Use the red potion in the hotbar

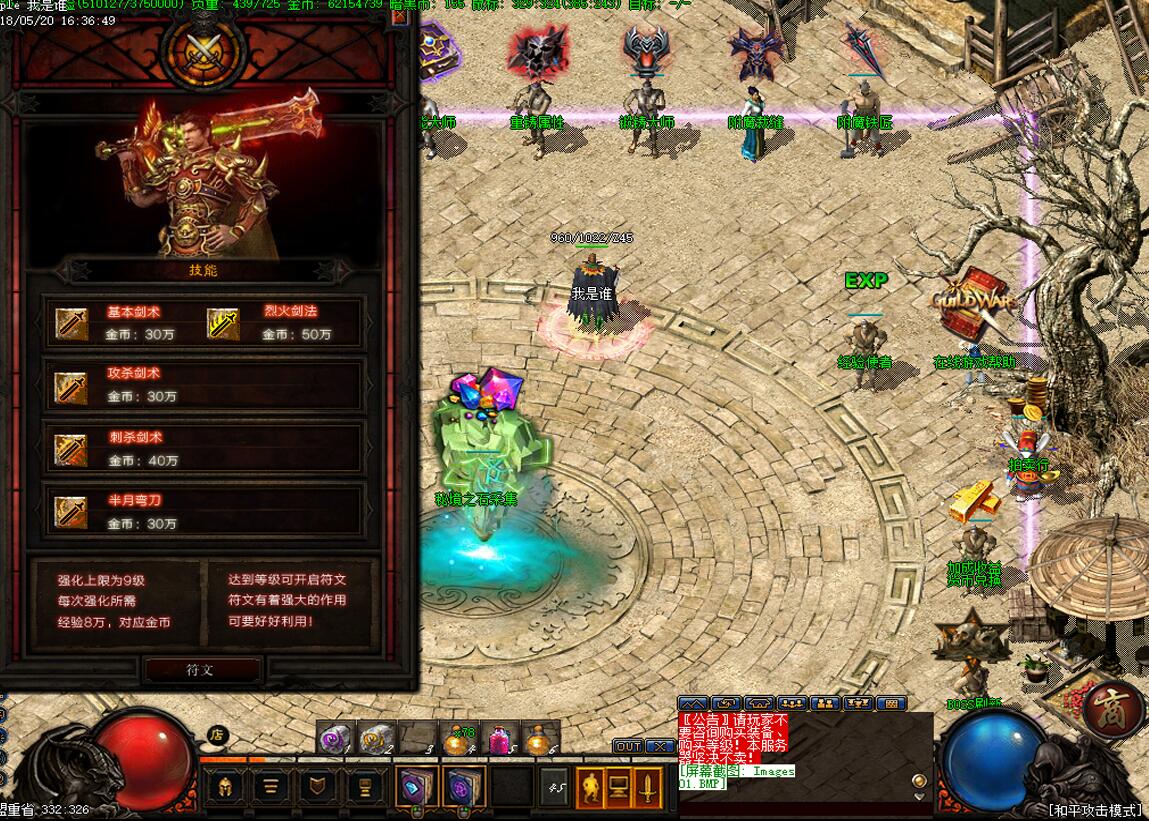(x=500, y=739)
